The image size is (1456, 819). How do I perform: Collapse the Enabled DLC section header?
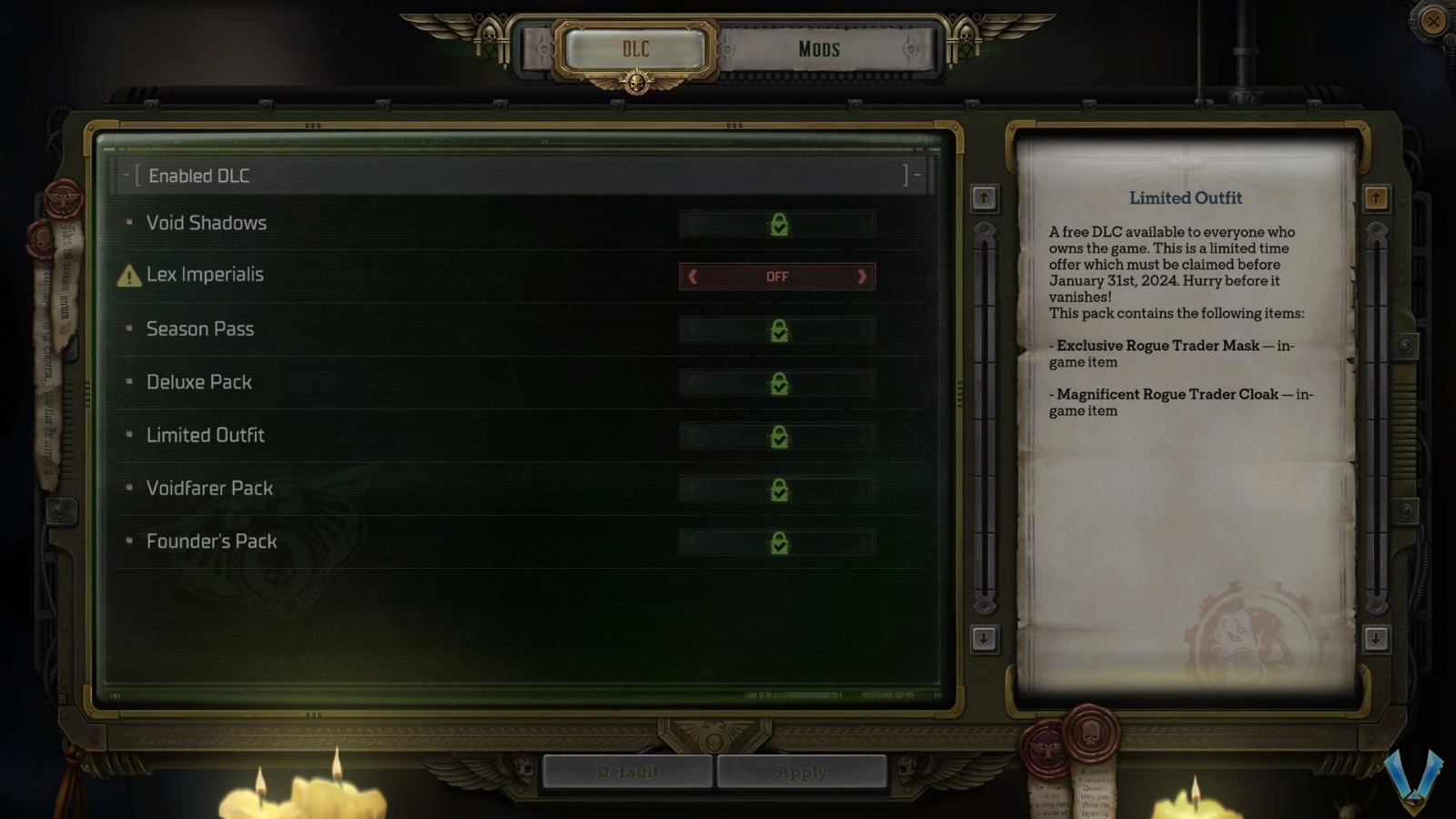pos(126,176)
